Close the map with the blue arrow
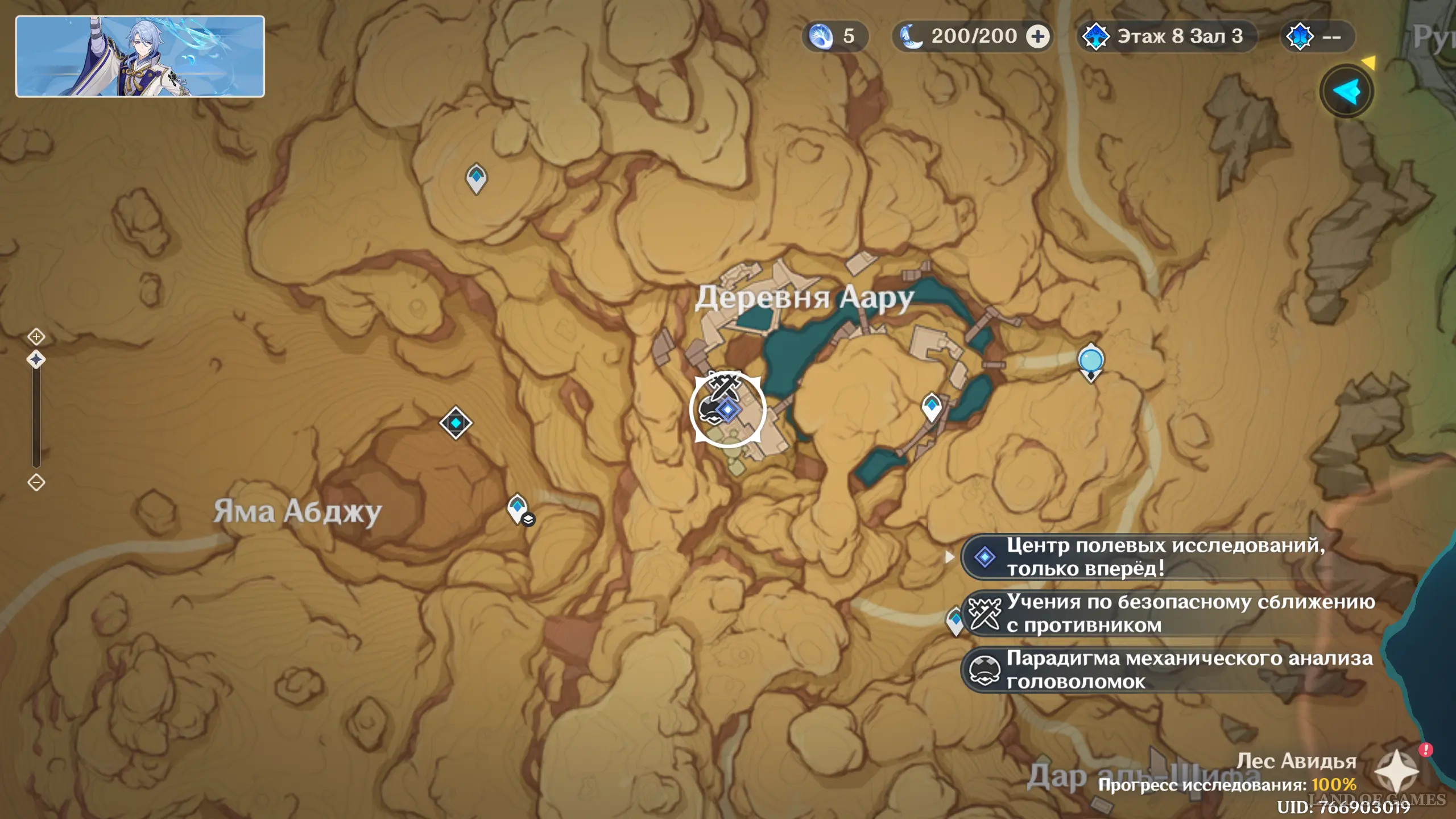The image size is (1456, 819). pyautogui.click(x=1346, y=92)
